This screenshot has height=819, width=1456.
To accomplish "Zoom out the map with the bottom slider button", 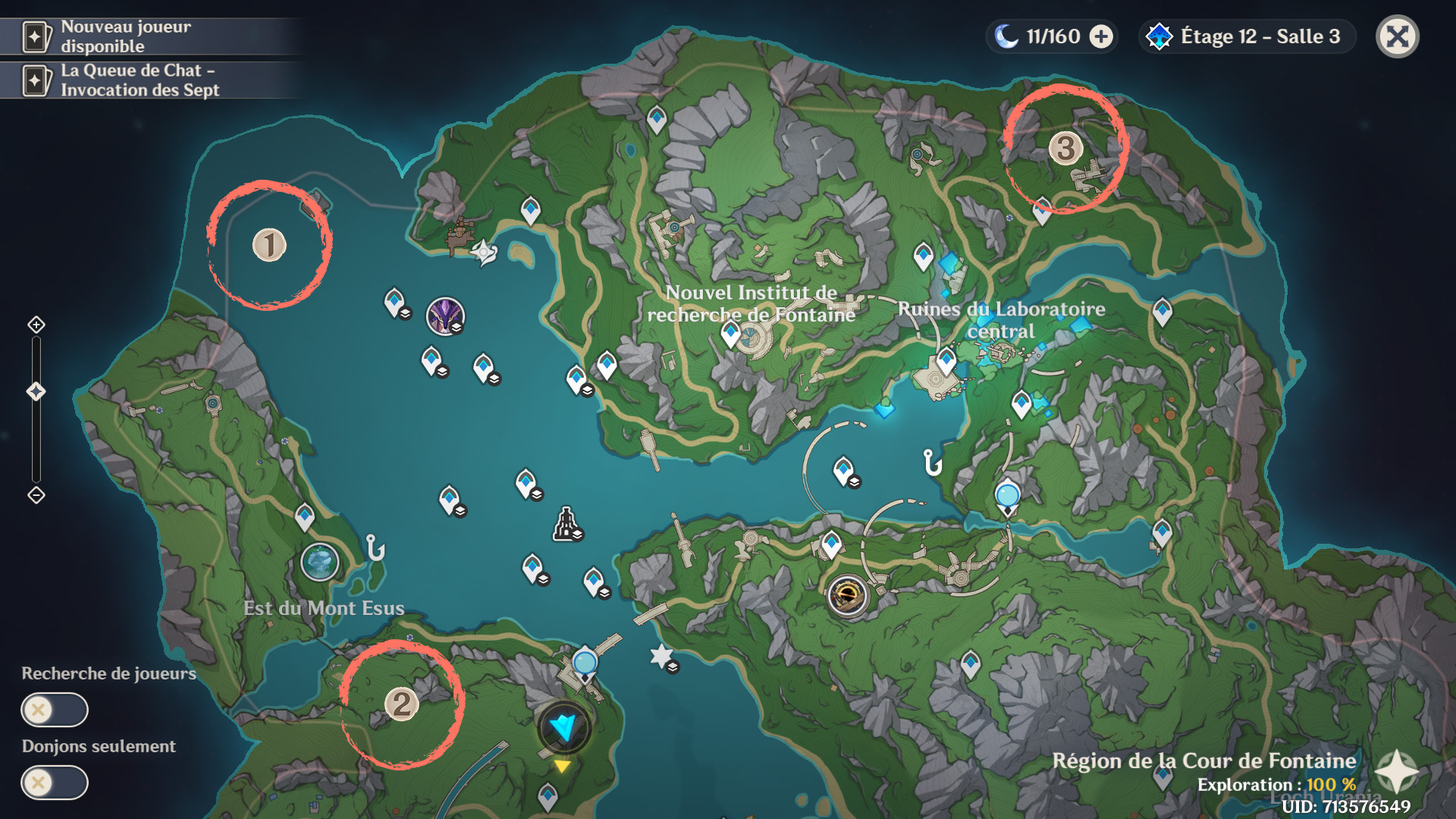I will [36, 495].
